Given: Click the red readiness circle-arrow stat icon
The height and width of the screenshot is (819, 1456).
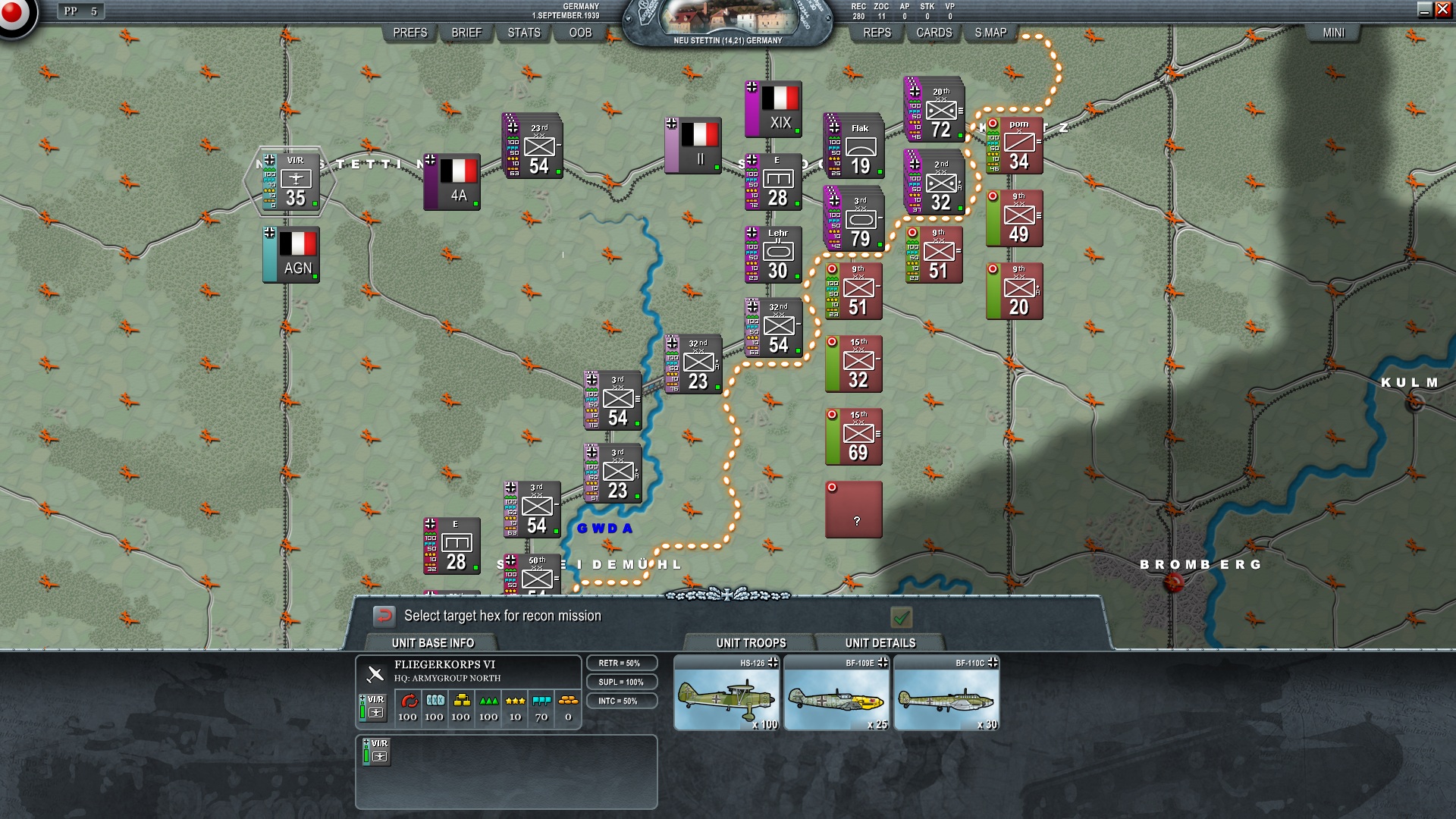Looking at the screenshot, I should pyautogui.click(x=409, y=701).
